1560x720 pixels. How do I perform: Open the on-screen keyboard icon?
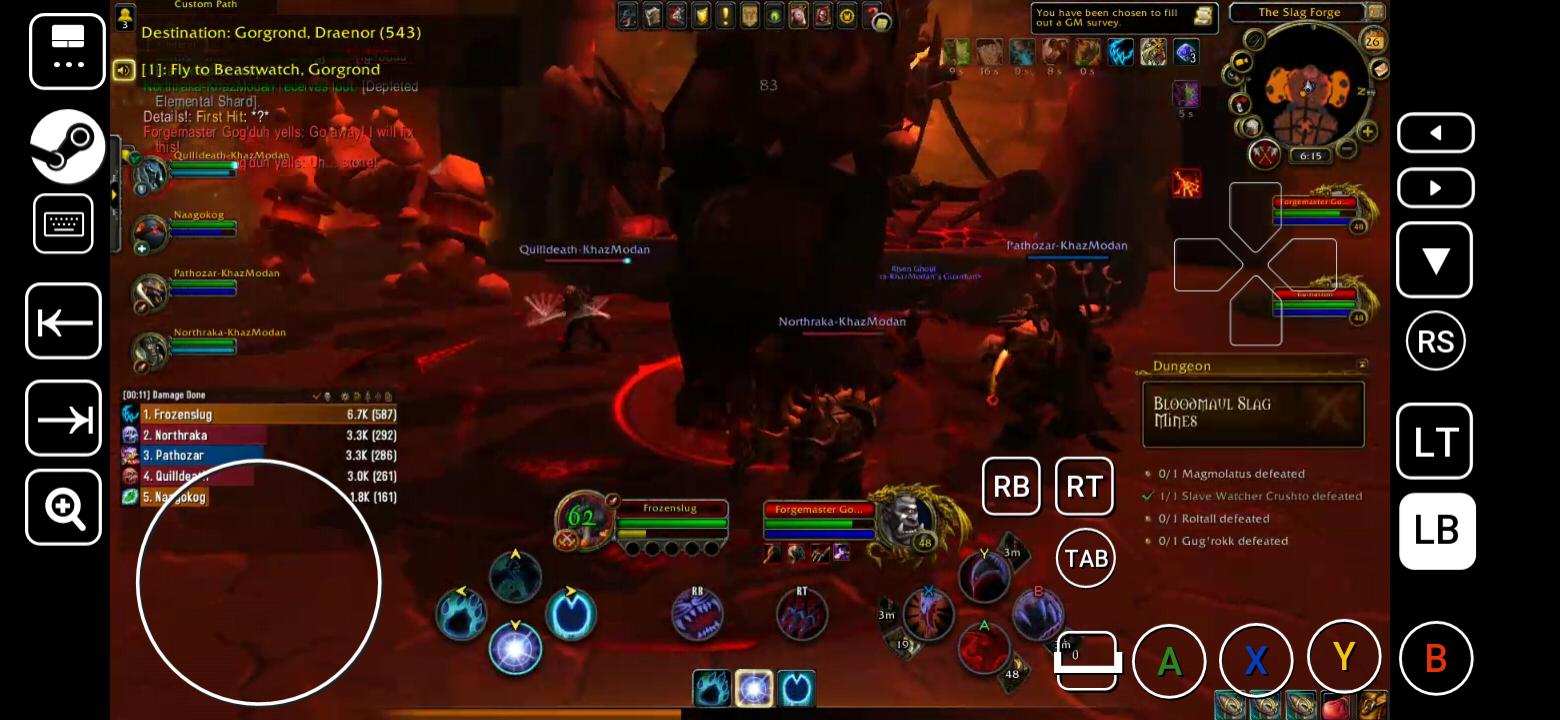[63, 223]
